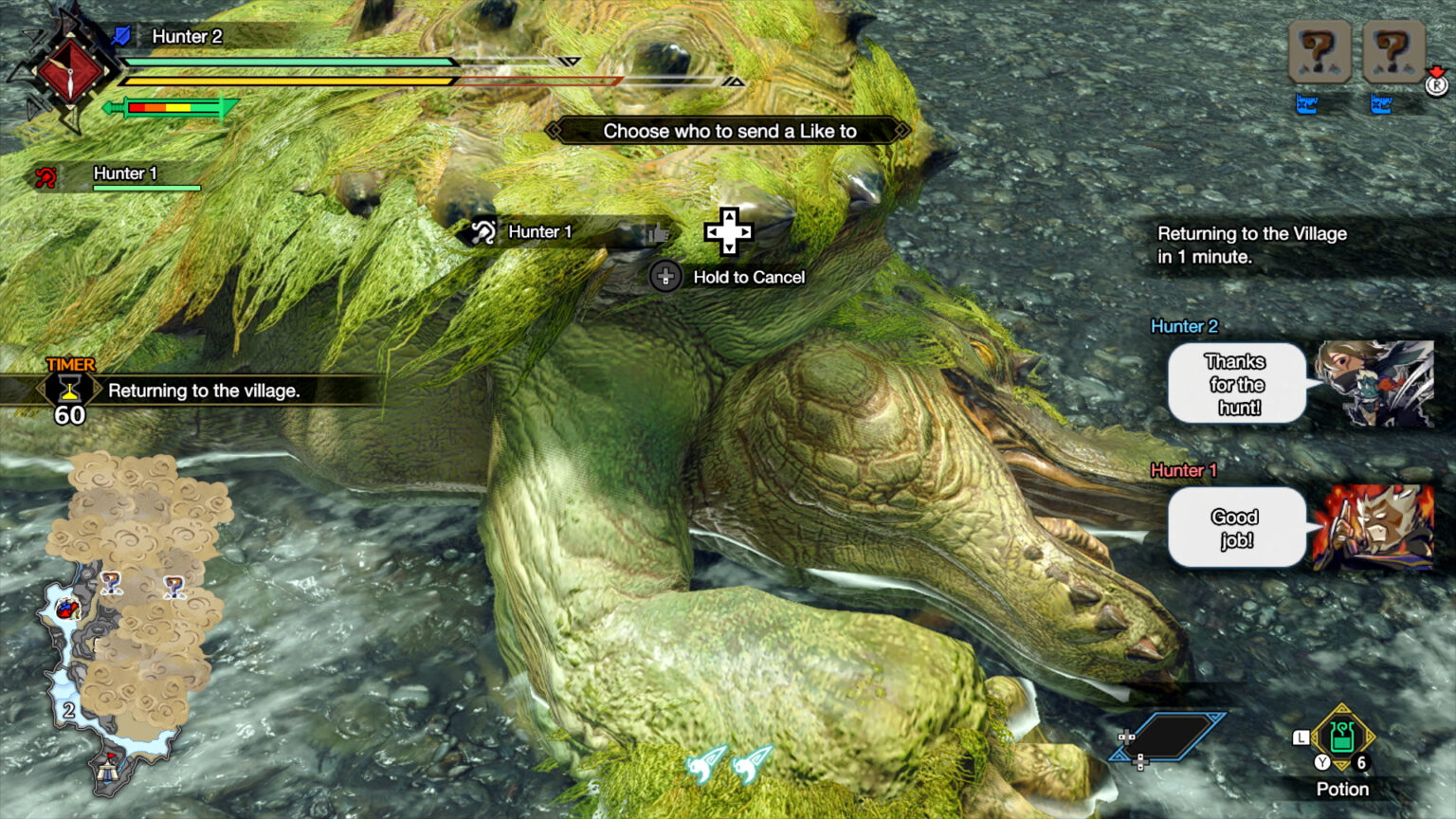This screenshot has width=1456, height=819.
Task: Select the first unknown monster icon
Action: click(x=1319, y=51)
